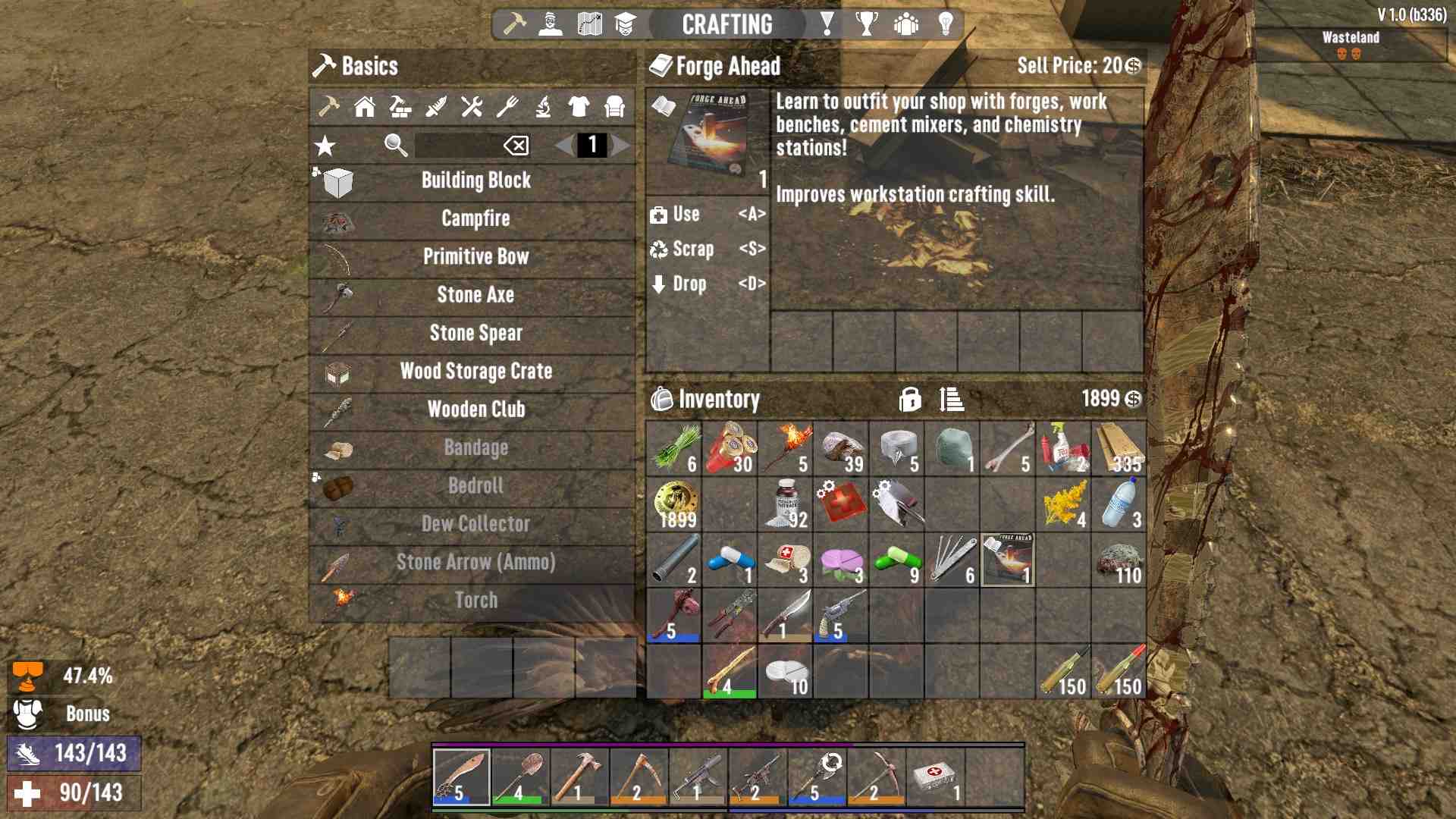Open the character window icon
The height and width of the screenshot is (819, 1456).
tap(551, 24)
